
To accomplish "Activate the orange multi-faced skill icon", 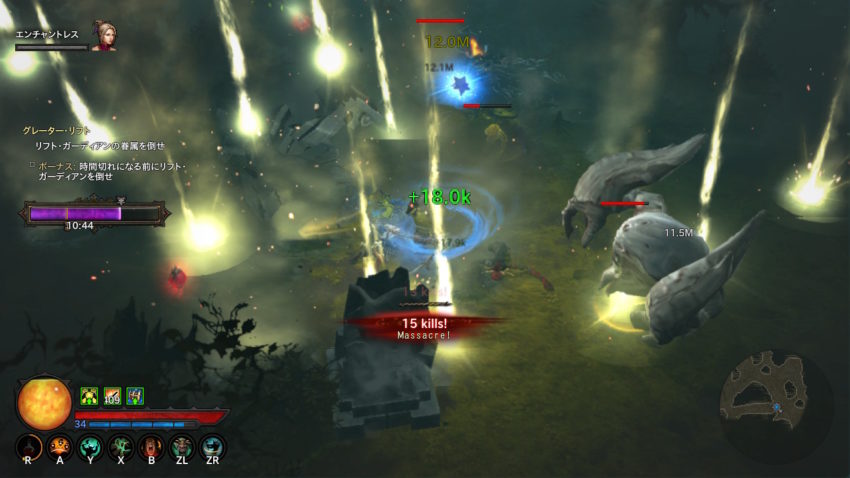I will tap(59, 447).
